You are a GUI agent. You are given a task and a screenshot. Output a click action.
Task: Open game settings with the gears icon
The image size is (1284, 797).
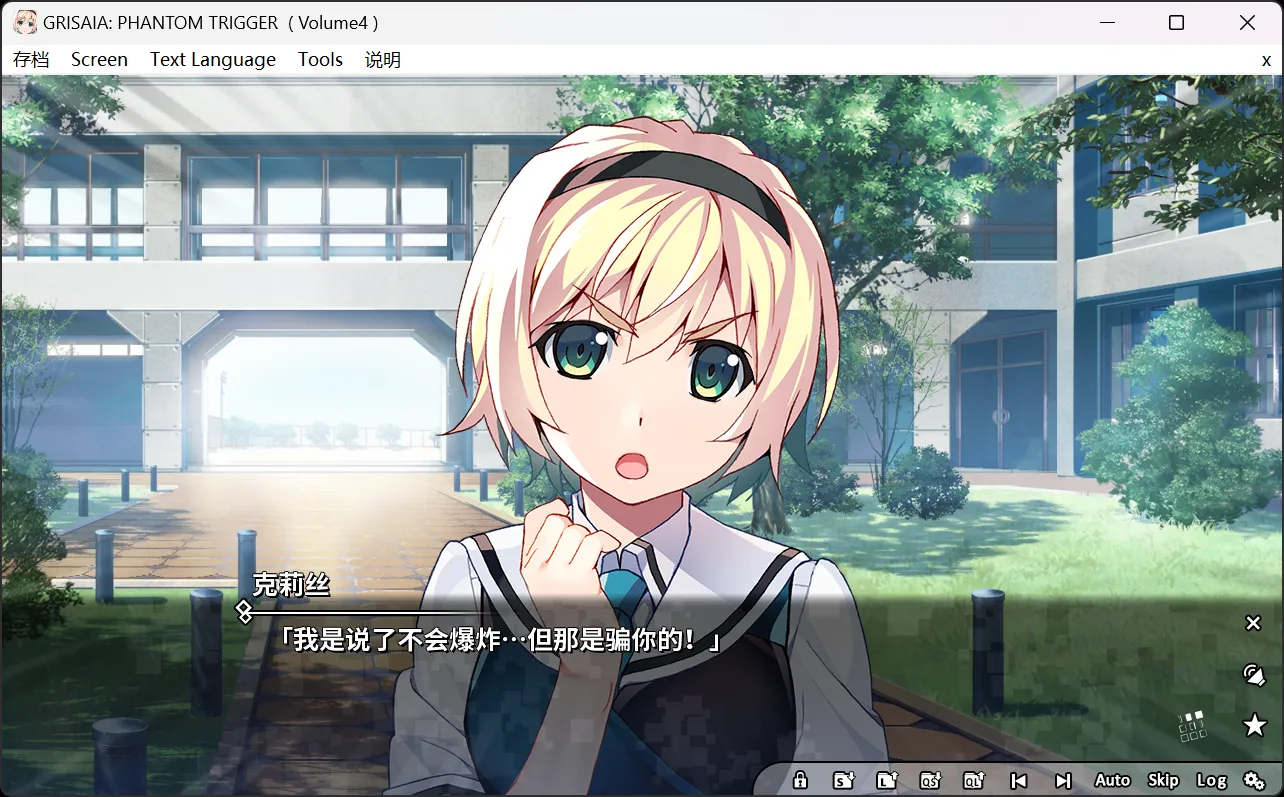click(x=1255, y=779)
